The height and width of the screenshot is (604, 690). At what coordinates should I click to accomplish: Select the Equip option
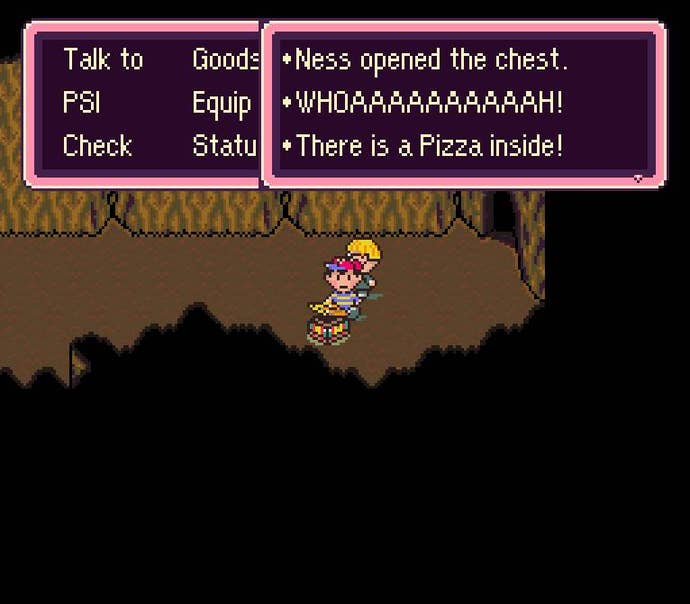point(221,103)
